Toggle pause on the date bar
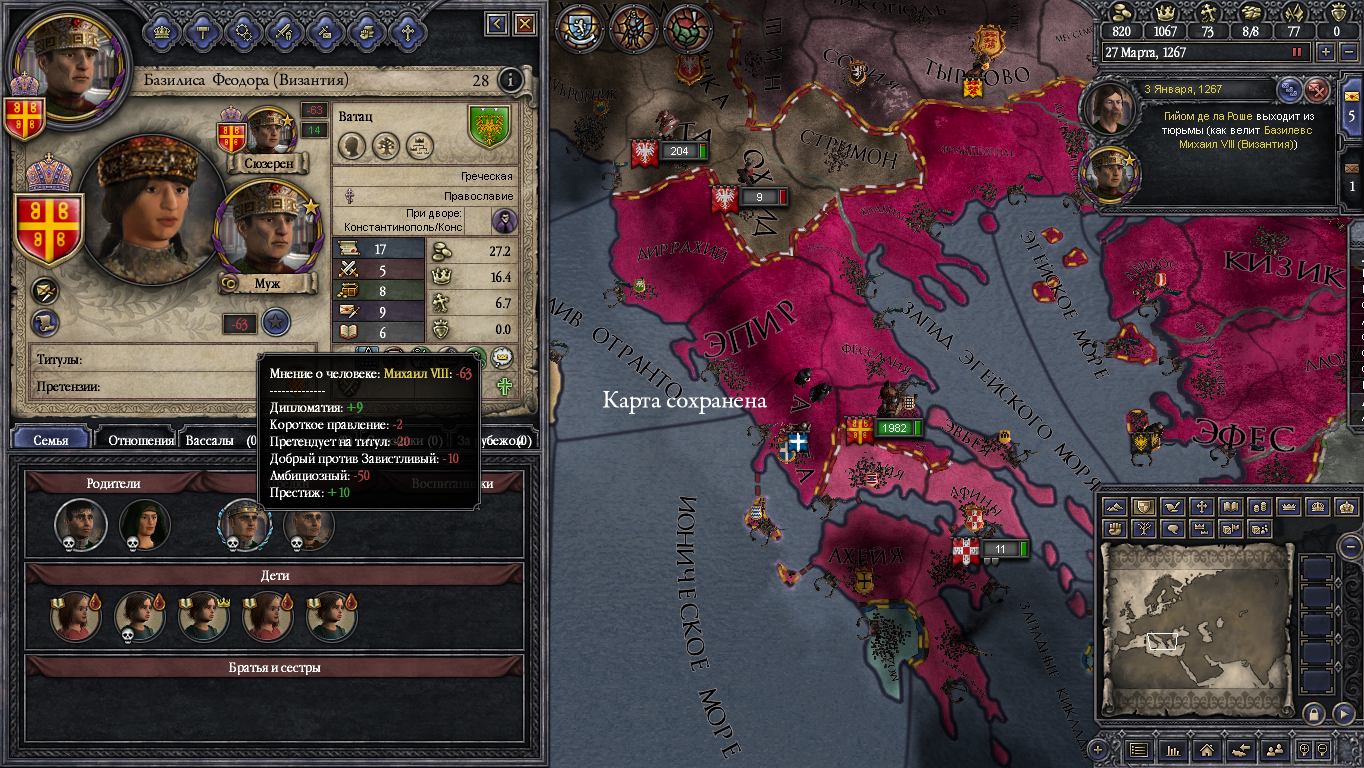The image size is (1364, 768). coord(1299,52)
